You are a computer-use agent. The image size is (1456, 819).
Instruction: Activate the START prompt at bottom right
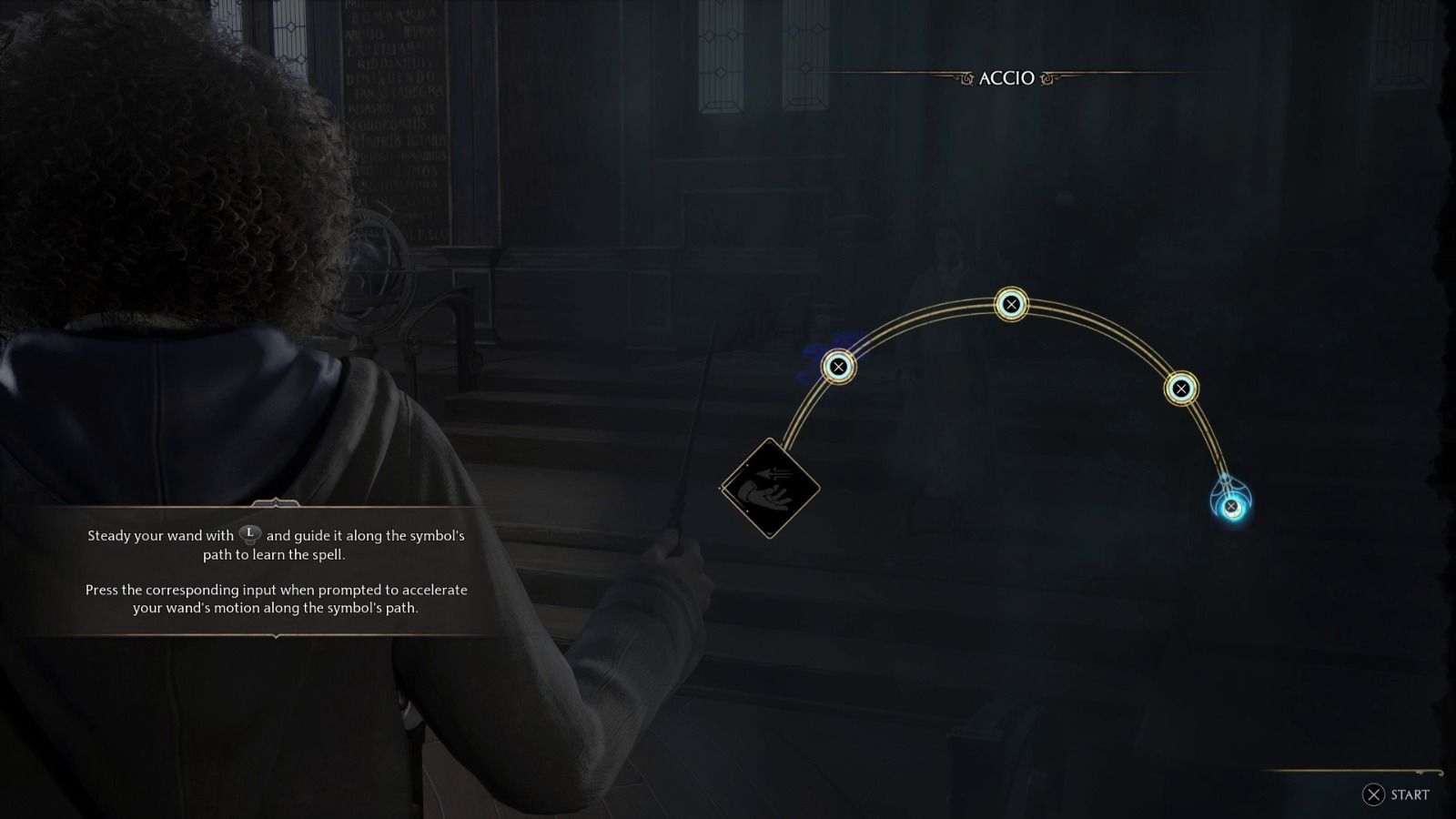[1406, 794]
